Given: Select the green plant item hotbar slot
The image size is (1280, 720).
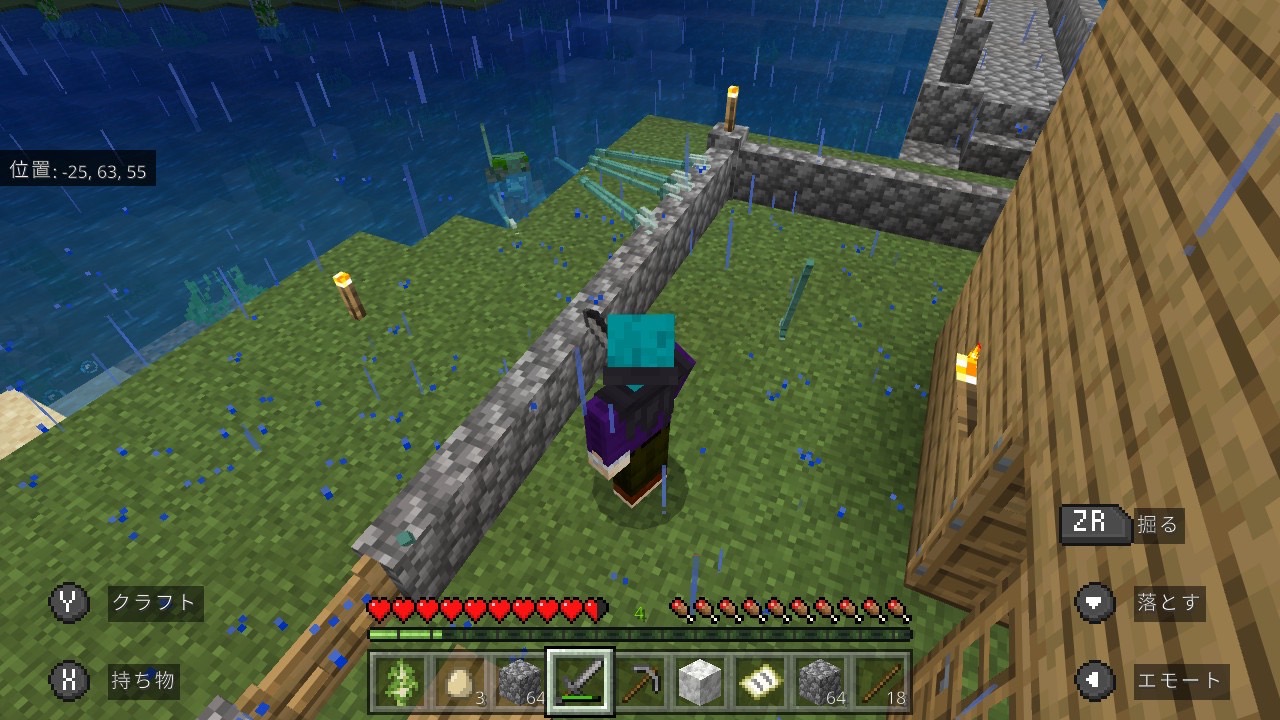Looking at the screenshot, I should [x=400, y=682].
